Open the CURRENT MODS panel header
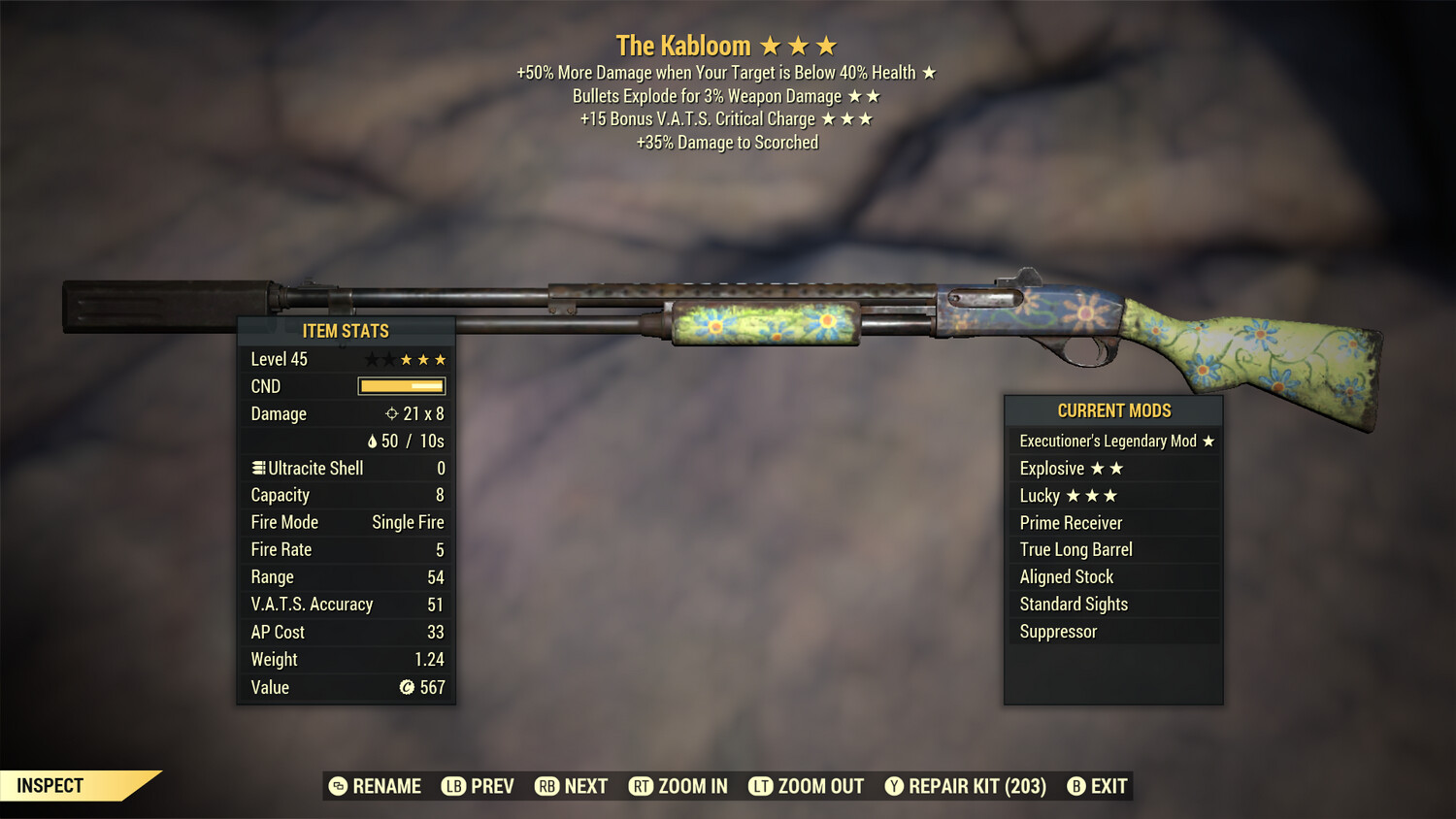 coord(1112,410)
